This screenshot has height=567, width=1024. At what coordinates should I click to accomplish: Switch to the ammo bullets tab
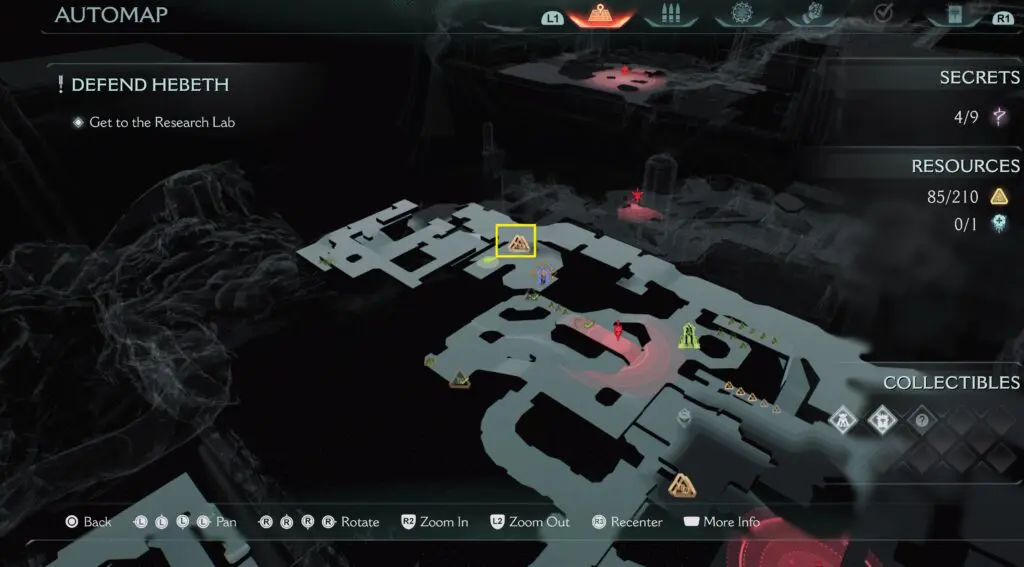(668, 15)
